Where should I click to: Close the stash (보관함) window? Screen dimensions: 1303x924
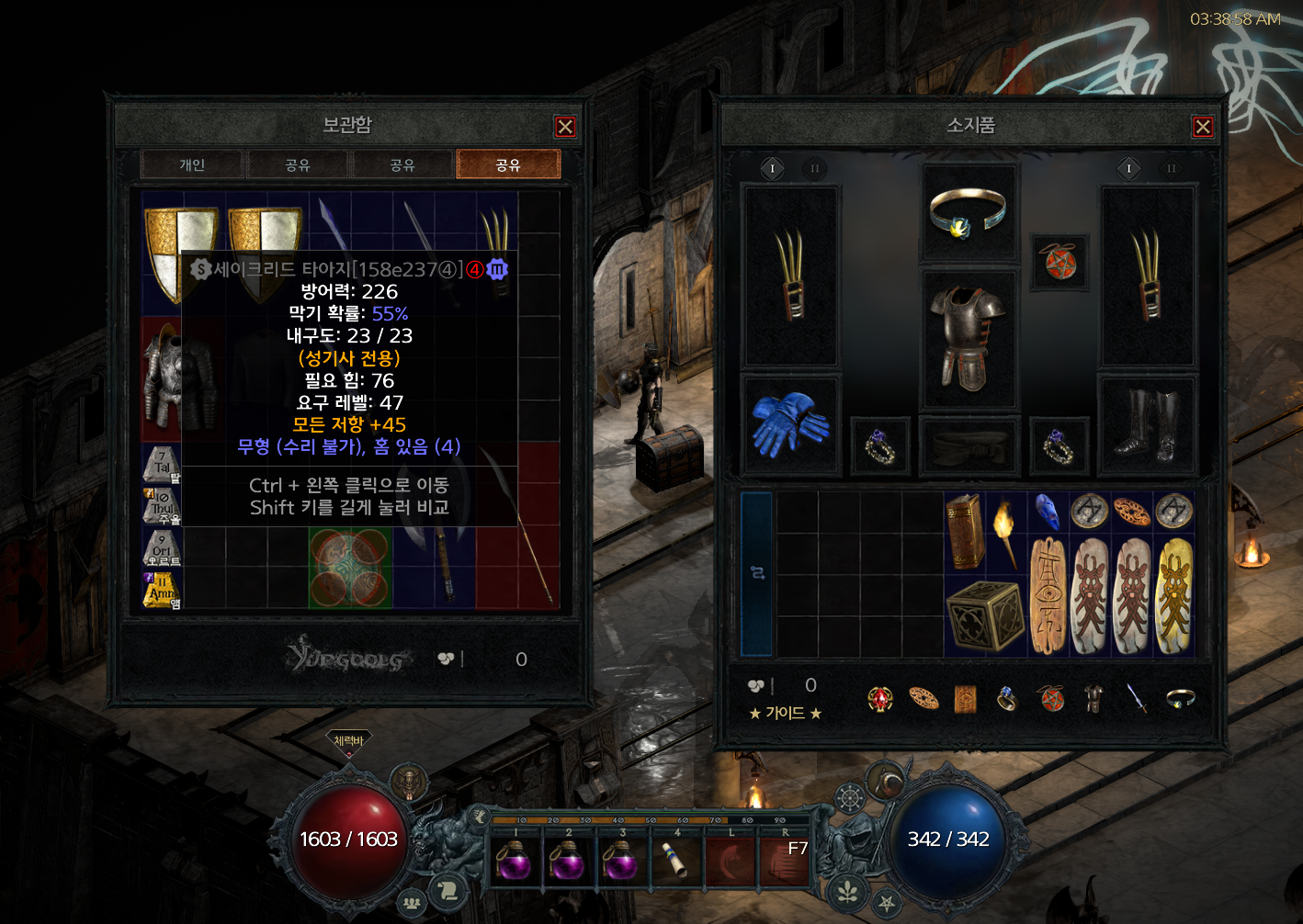click(565, 127)
